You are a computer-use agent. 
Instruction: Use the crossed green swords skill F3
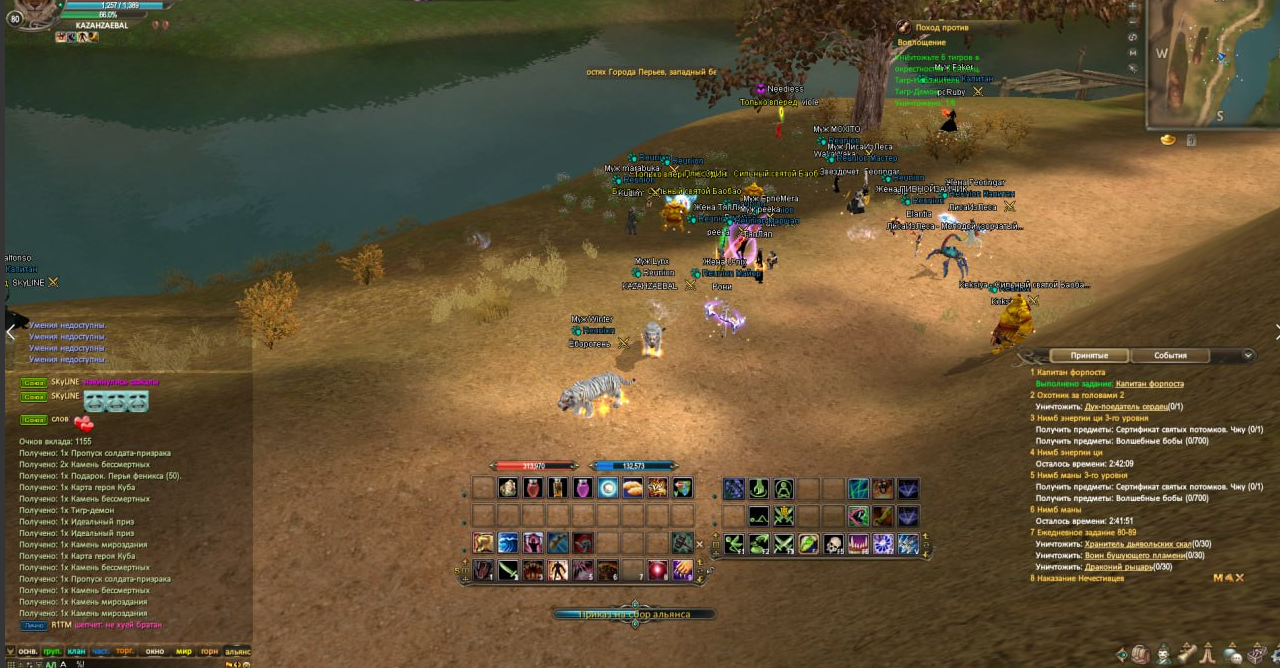[x=784, y=544]
